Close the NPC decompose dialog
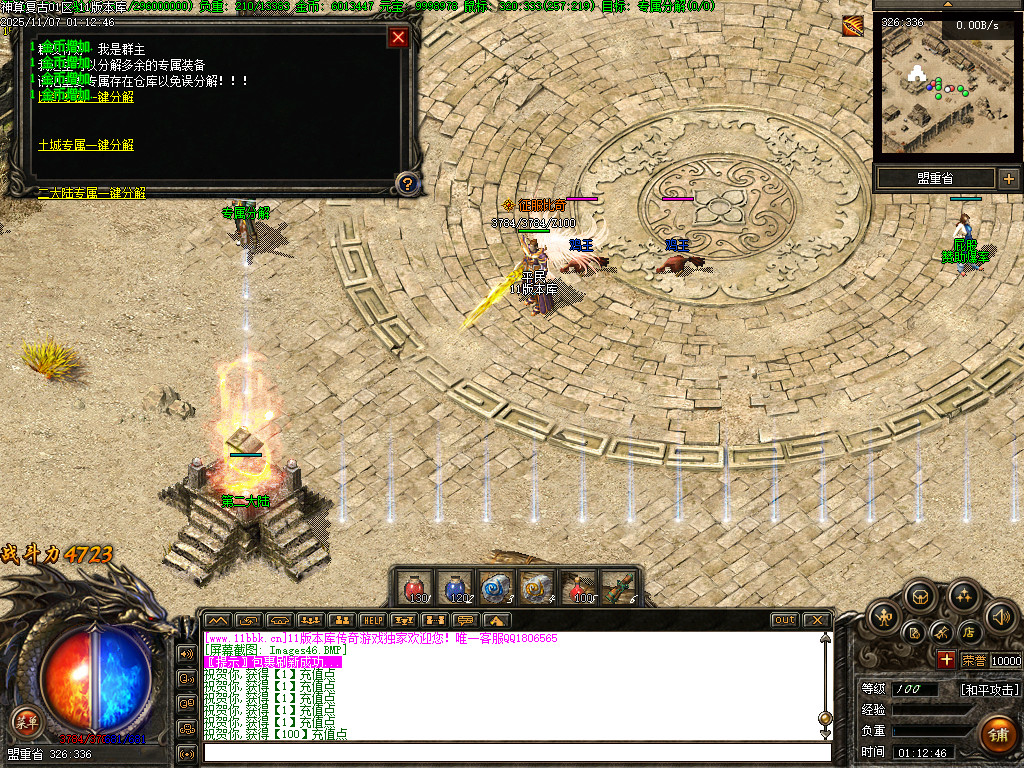Screen dimensions: 1024x768 [x=398, y=38]
